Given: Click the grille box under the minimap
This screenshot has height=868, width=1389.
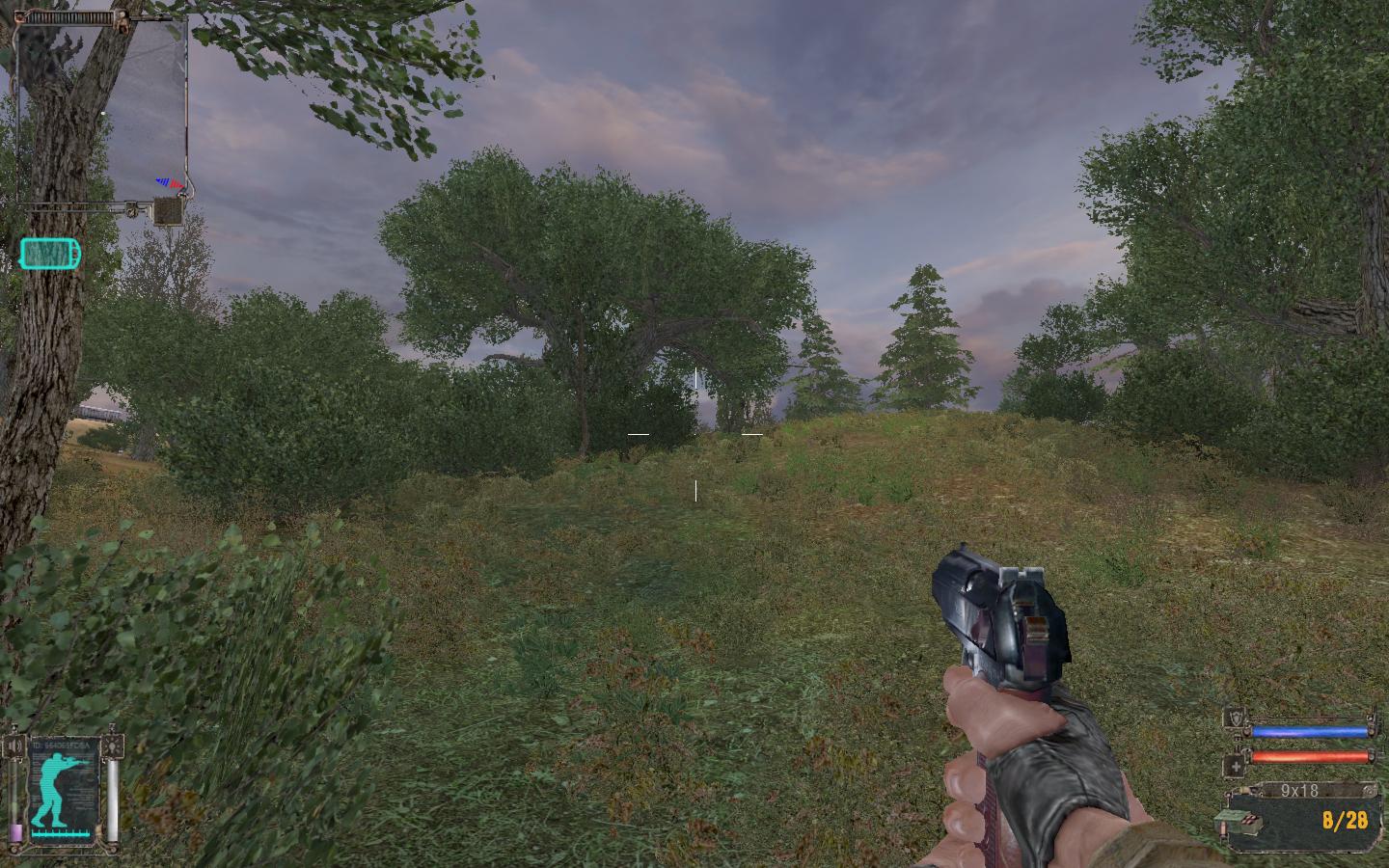Looking at the screenshot, I should (x=169, y=210).
